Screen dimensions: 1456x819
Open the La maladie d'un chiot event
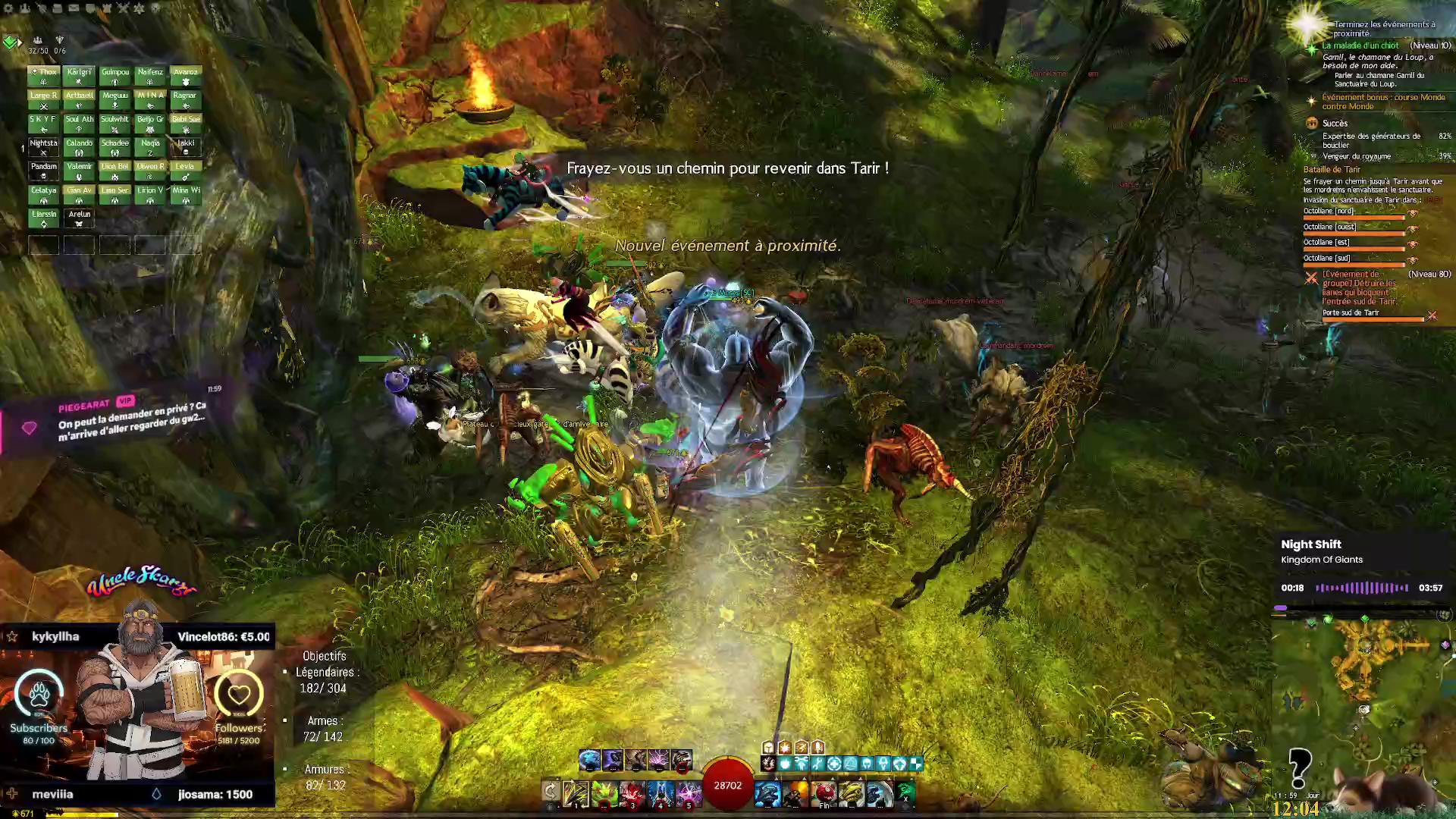(1360, 45)
